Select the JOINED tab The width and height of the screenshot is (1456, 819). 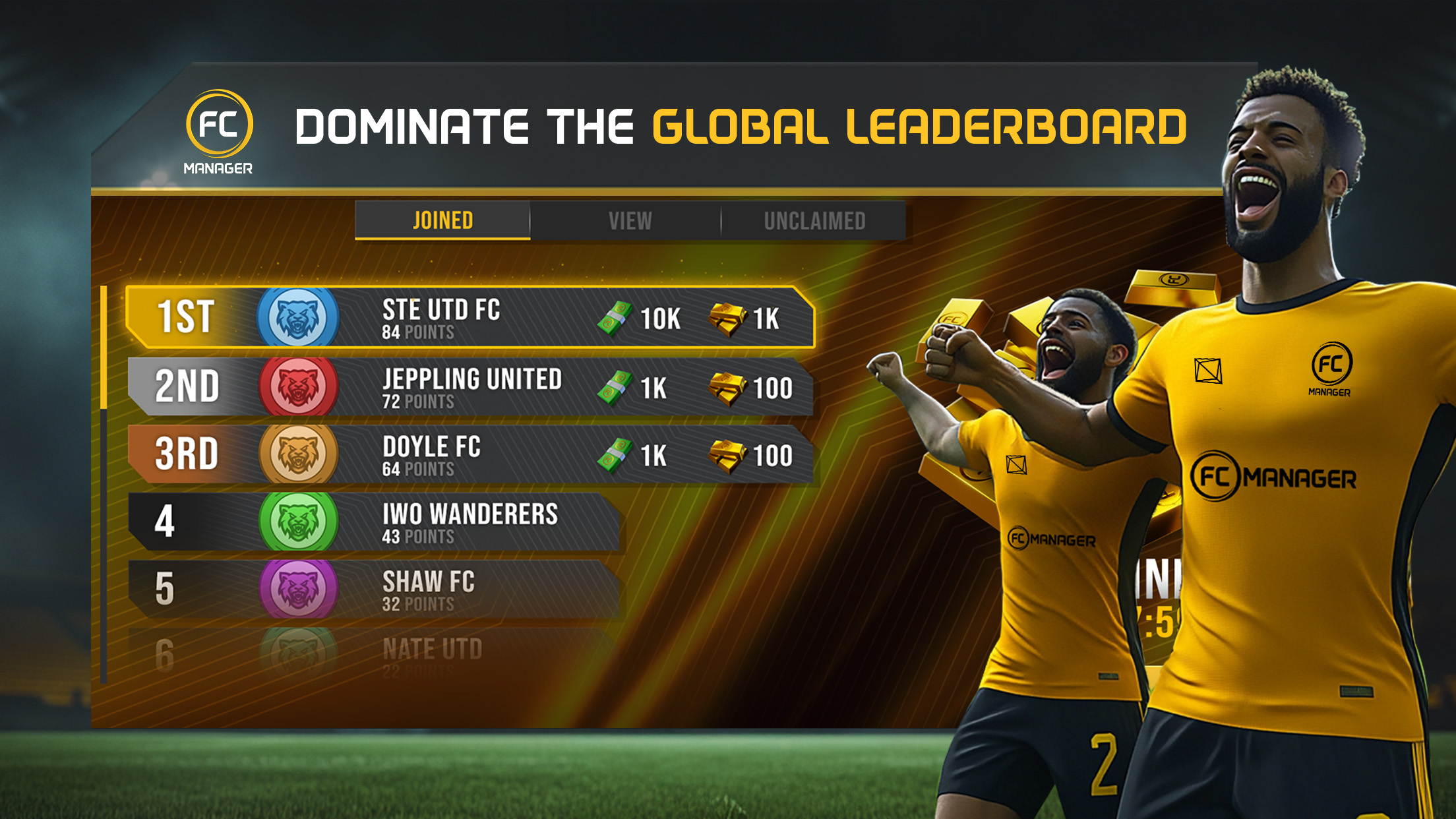[x=443, y=219]
